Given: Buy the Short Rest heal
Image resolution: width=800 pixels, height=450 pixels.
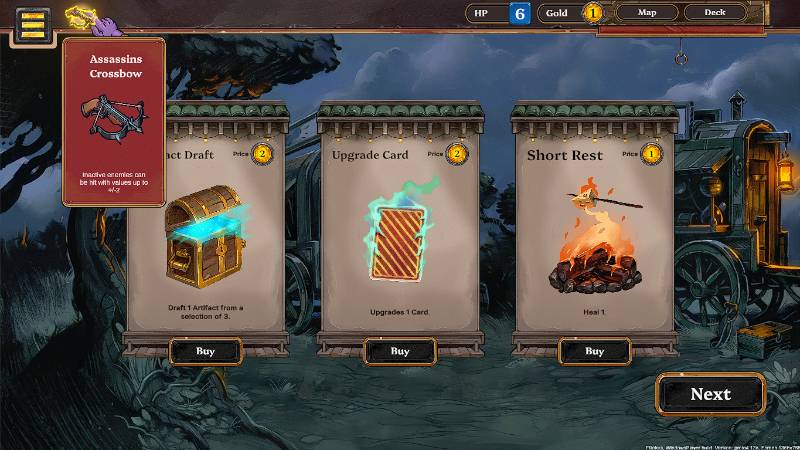Looking at the screenshot, I should [594, 351].
